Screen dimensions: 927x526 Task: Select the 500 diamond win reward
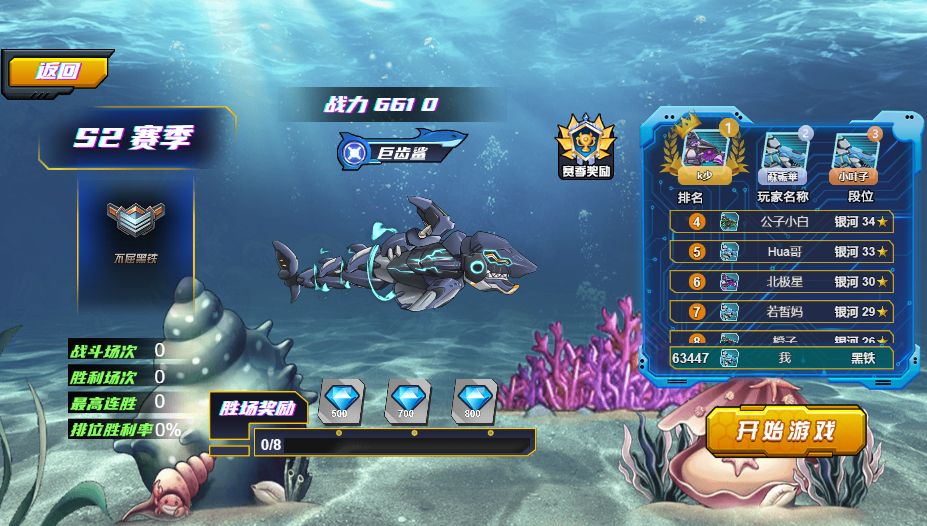tap(340, 399)
